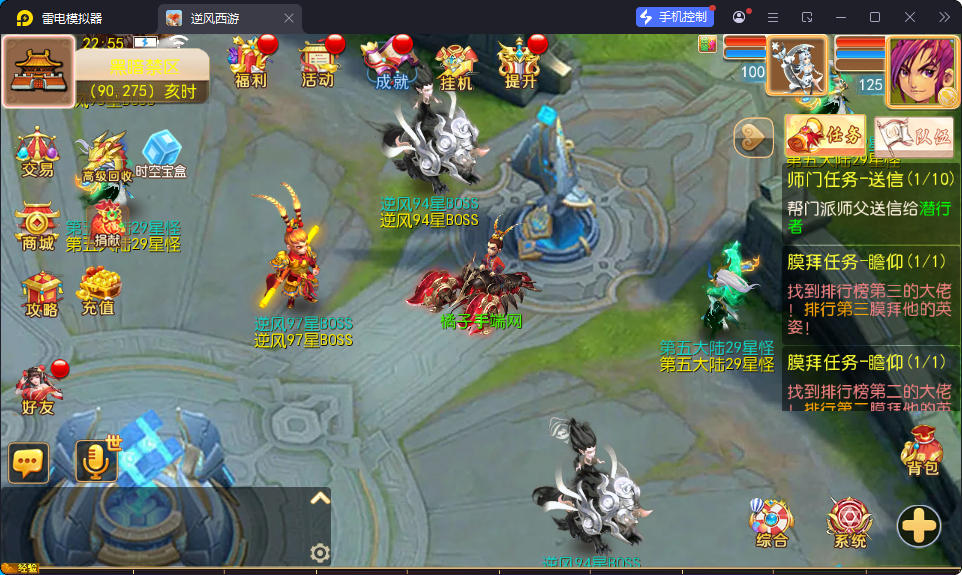Open the 系统 system menu
This screenshot has width=962, height=575.
point(850,523)
